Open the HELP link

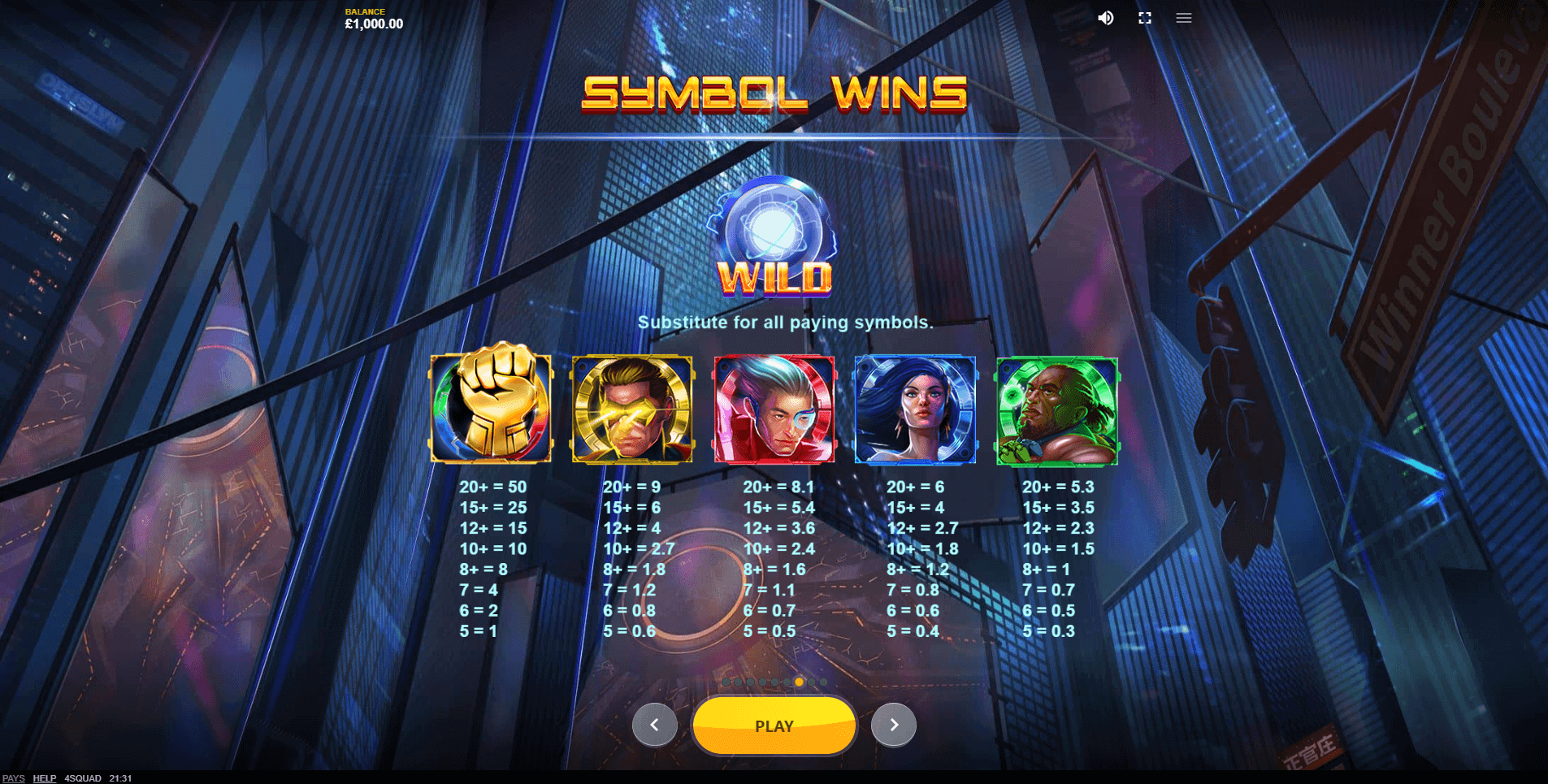44,778
